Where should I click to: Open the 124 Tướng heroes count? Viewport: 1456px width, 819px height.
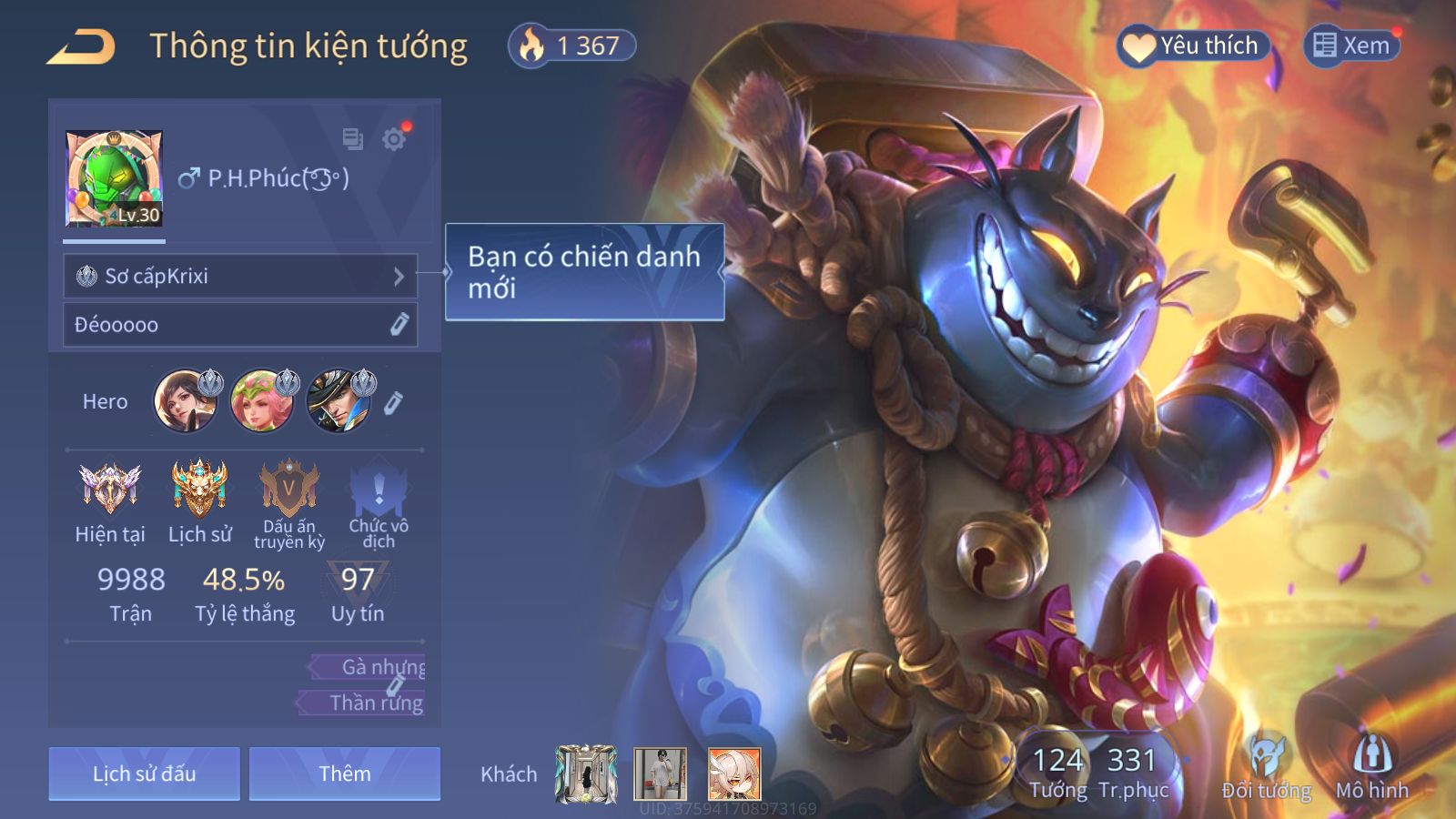[x=1057, y=772]
